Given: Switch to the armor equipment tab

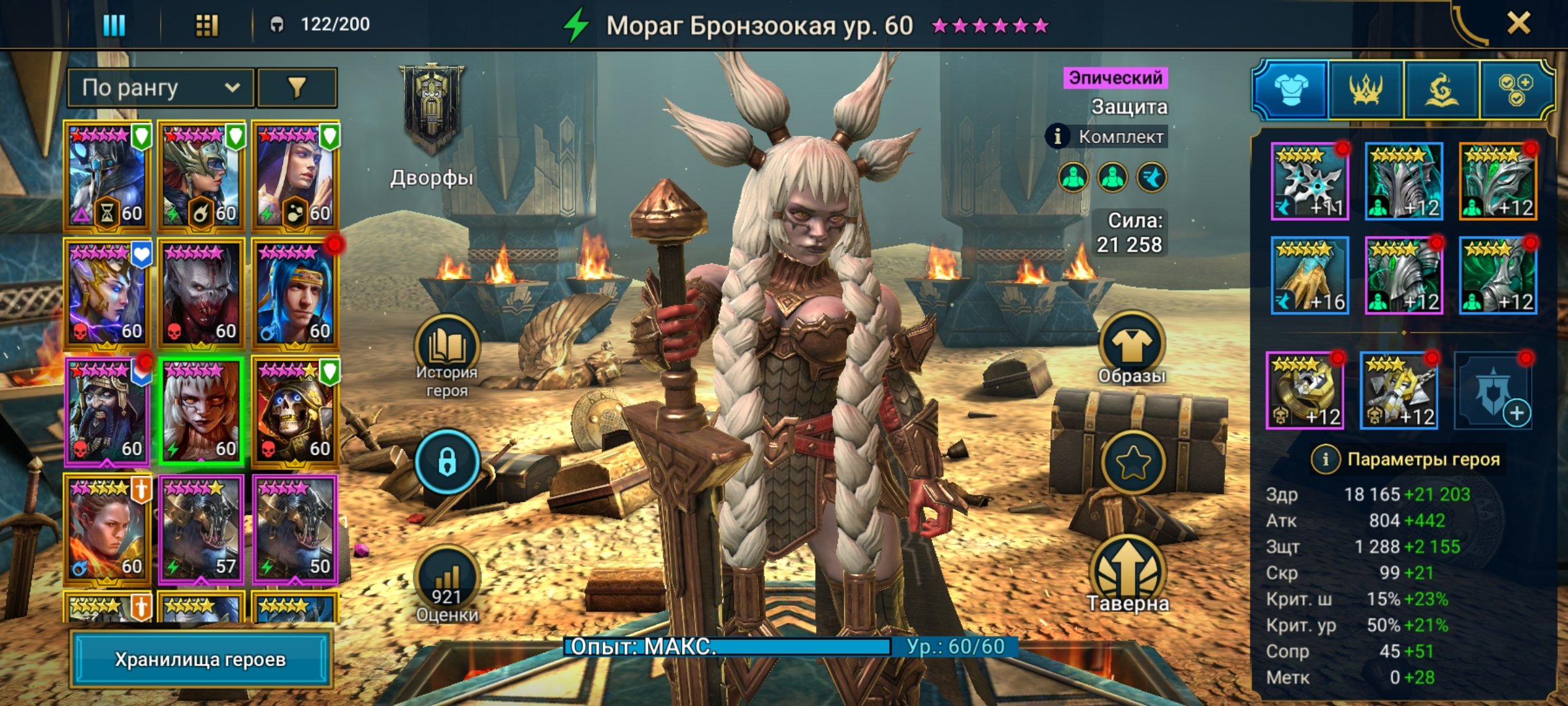Looking at the screenshot, I should pos(1291,90).
